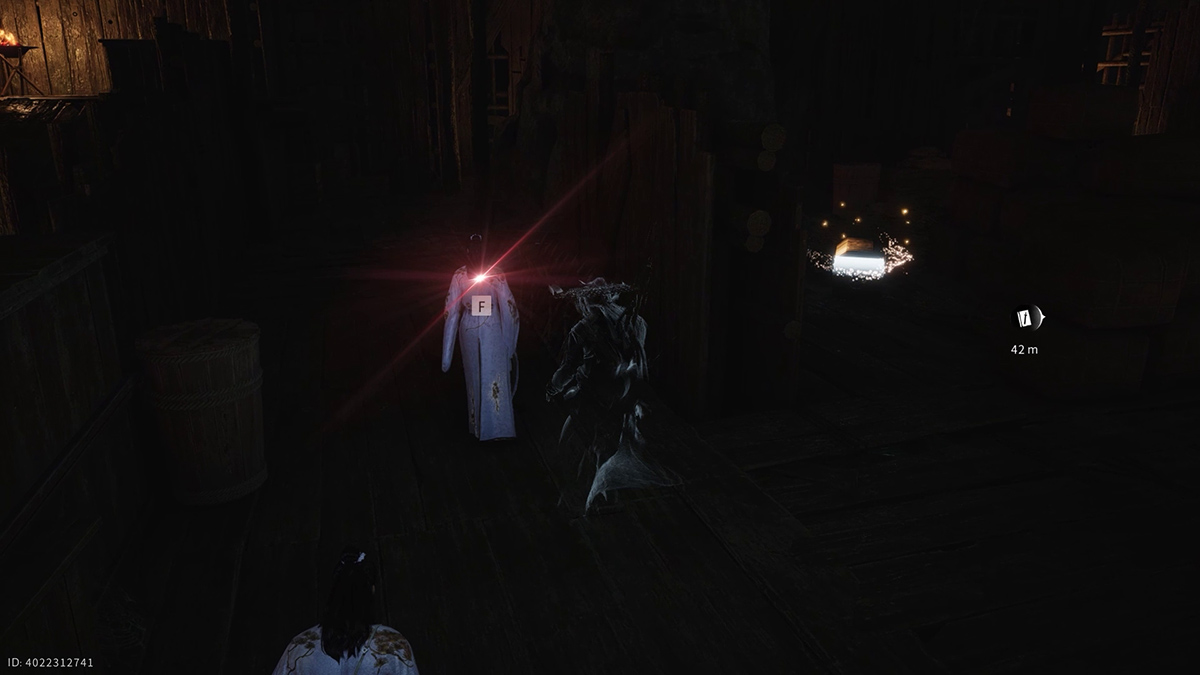Click the quest waypoint marker icon
The height and width of the screenshot is (675, 1200).
point(1025,318)
